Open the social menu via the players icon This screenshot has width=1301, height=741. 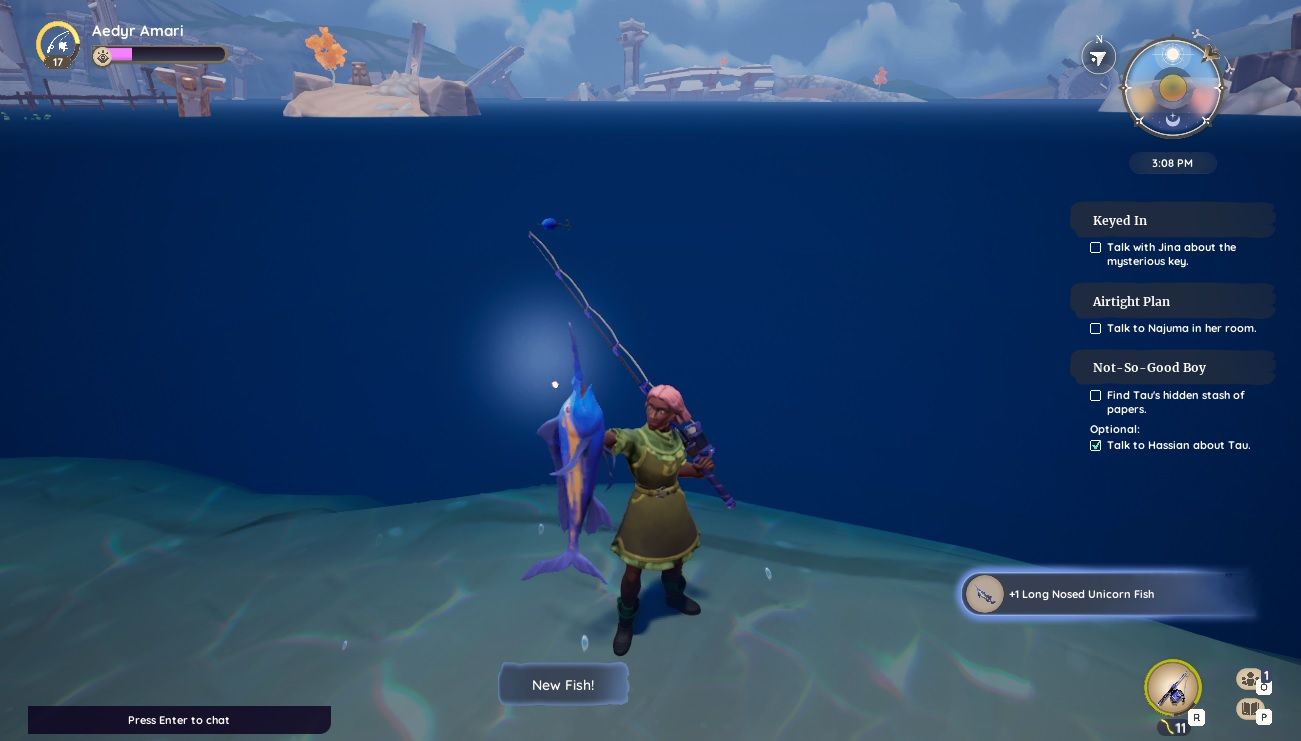[1249, 678]
